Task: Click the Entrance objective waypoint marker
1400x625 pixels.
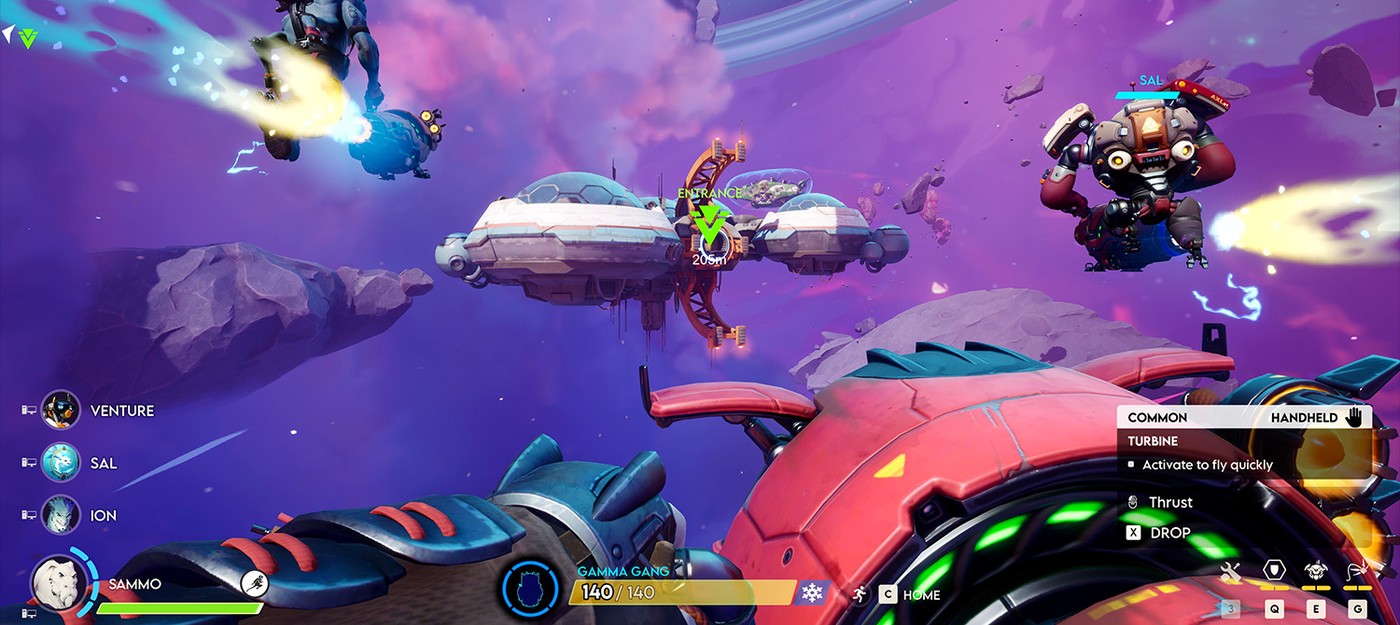Action: (x=709, y=226)
